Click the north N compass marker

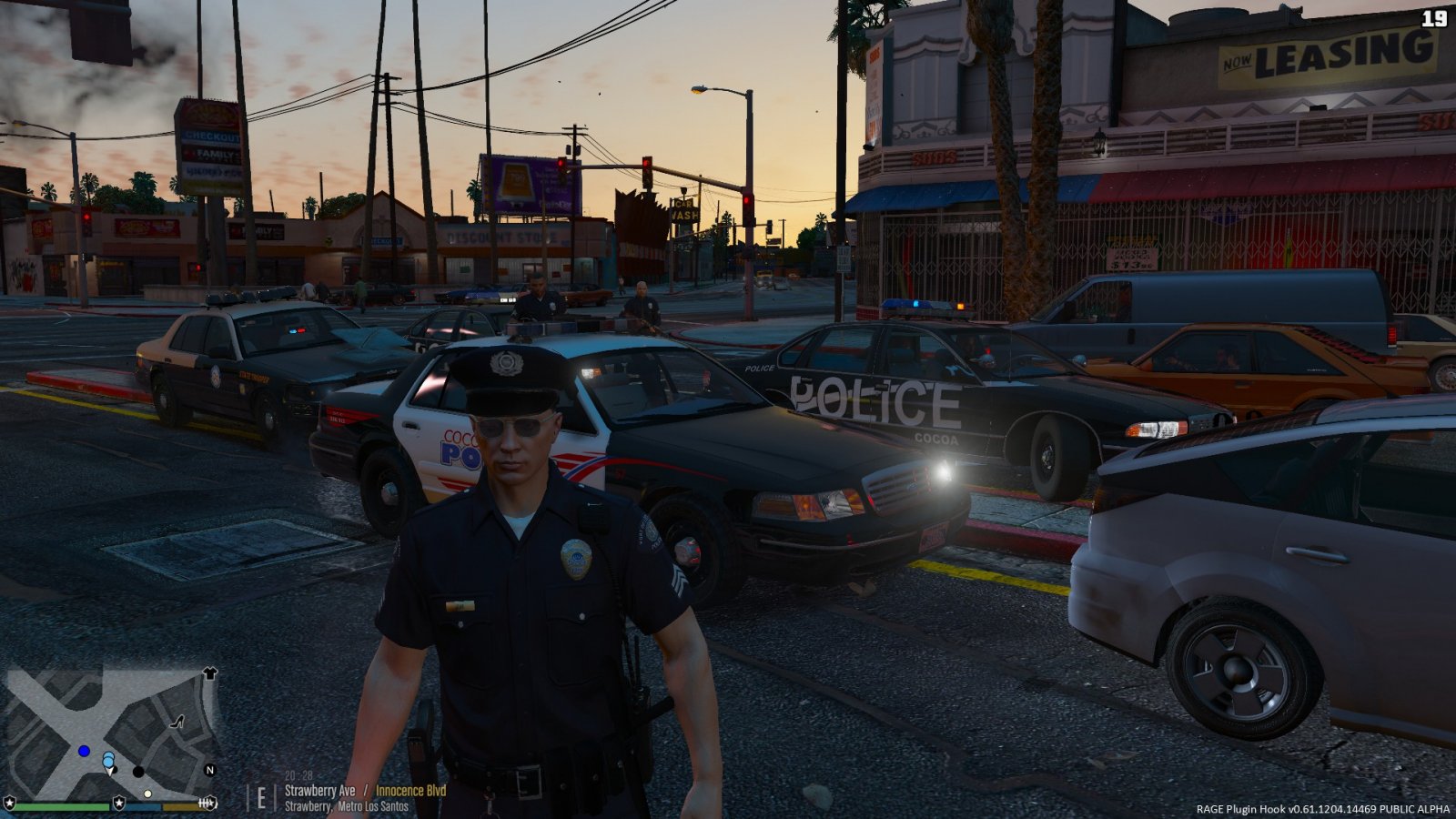pyautogui.click(x=210, y=770)
